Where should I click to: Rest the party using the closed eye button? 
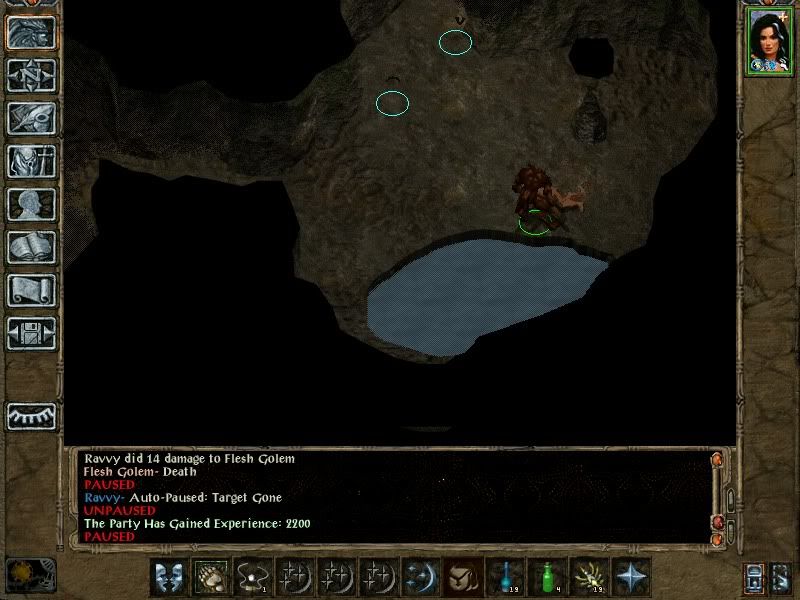(31, 415)
